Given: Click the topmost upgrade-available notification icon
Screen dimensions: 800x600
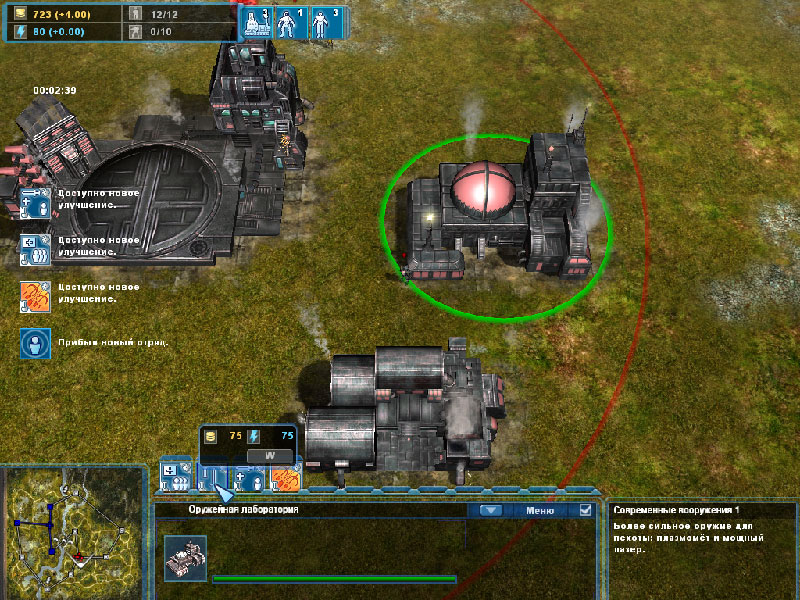Looking at the screenshot, I should (x=35, y=201).
